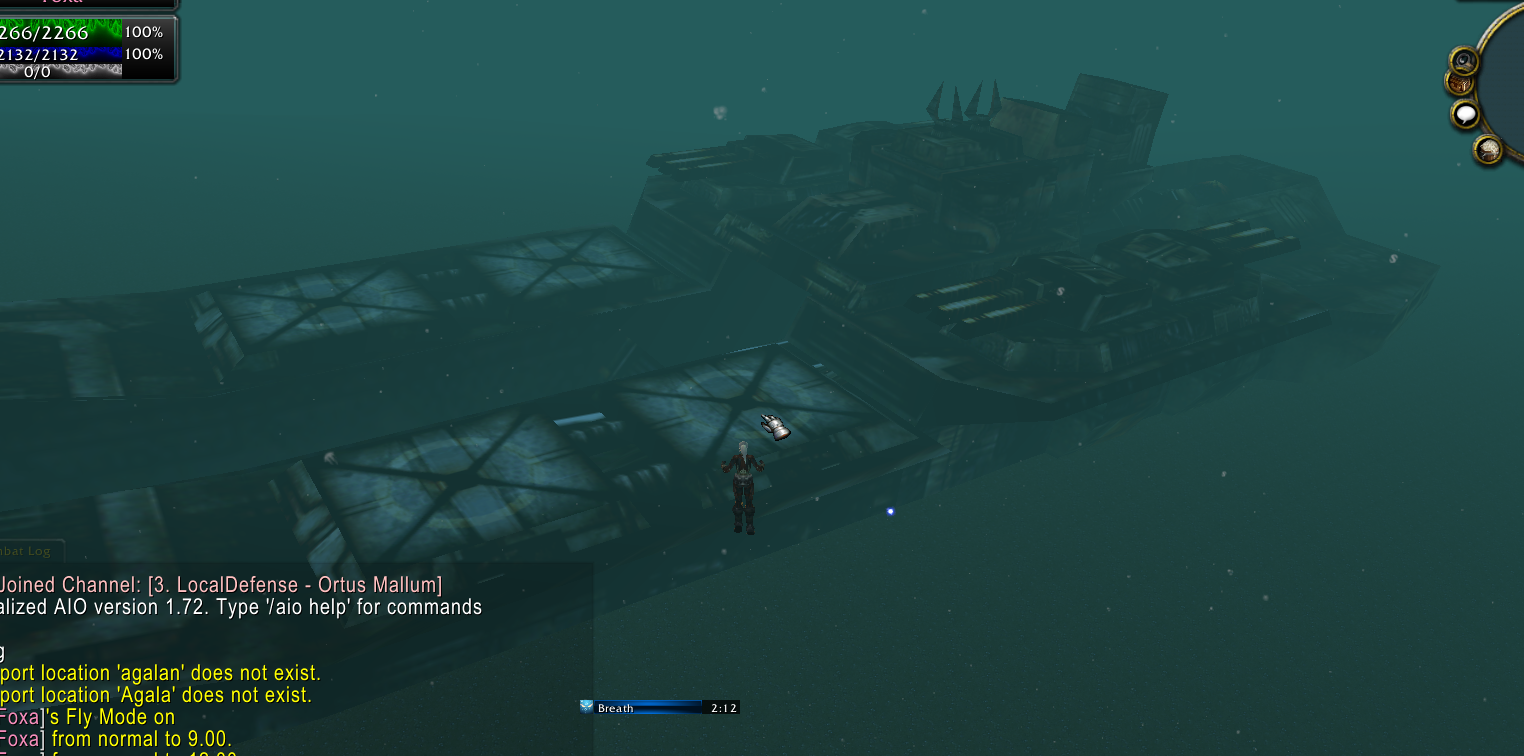
Task: Open the lowest minimap button with white-topped icon
Action: click(x=1488, y=150)
